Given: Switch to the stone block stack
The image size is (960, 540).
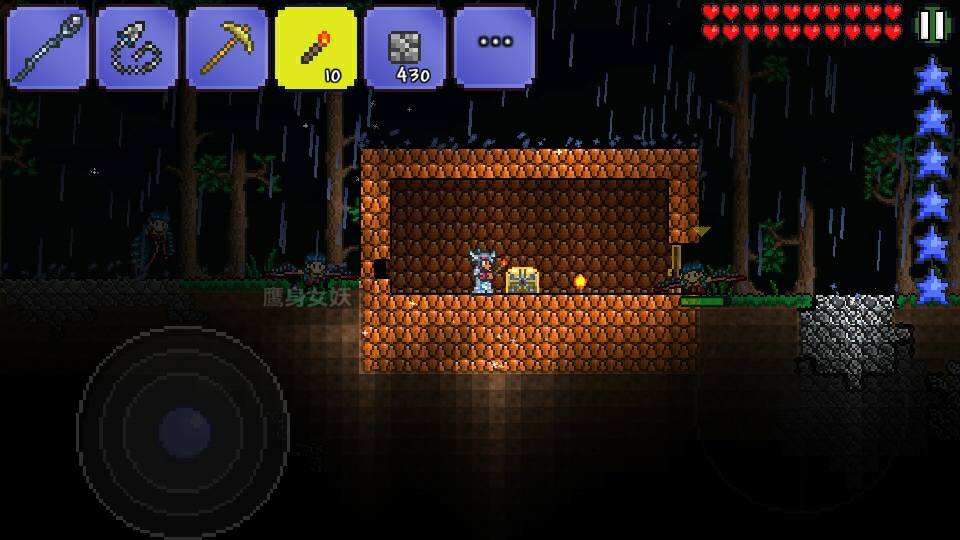Looking at the screenshot, I should [405, 47].
